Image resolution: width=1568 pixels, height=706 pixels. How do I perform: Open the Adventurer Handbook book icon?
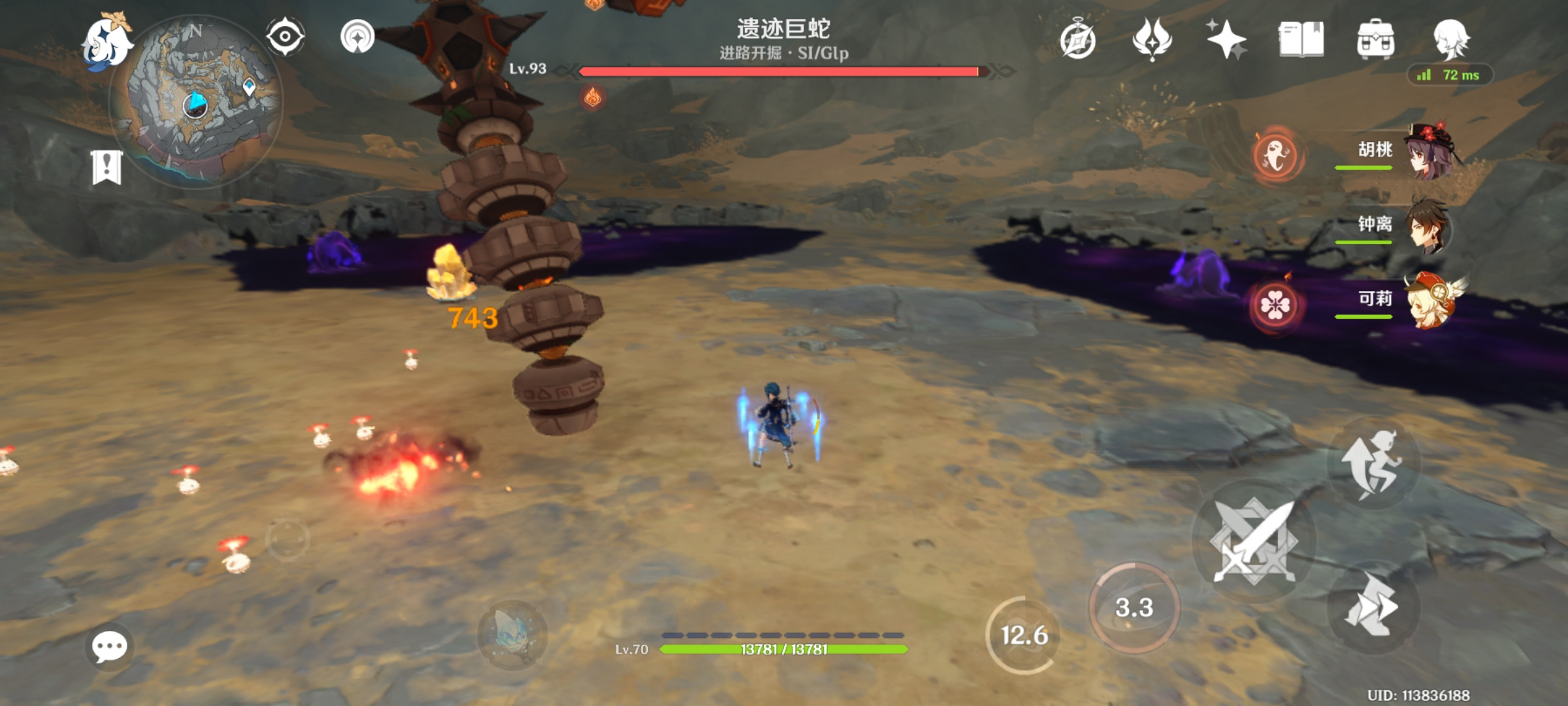[x=1301, y=39]
